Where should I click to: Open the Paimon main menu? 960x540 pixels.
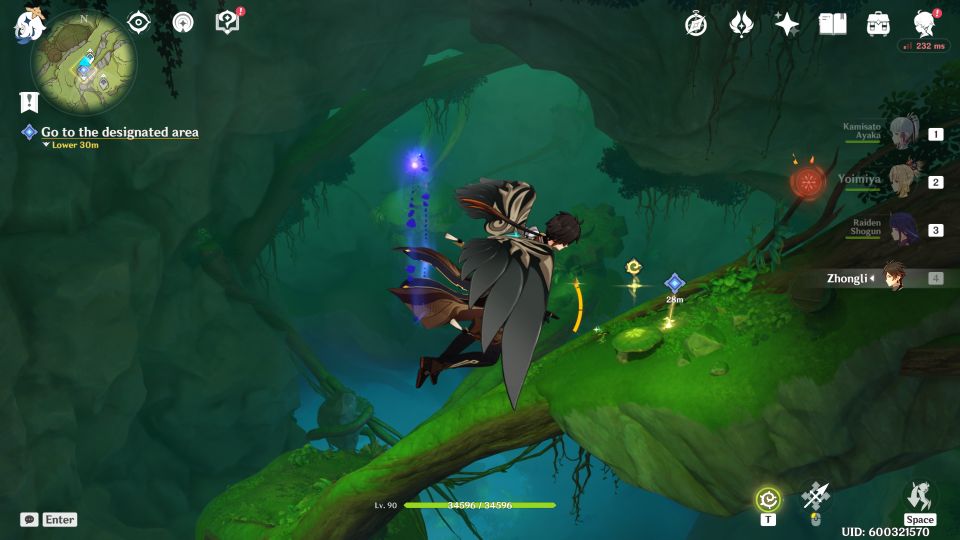click(x=26, y=25)
